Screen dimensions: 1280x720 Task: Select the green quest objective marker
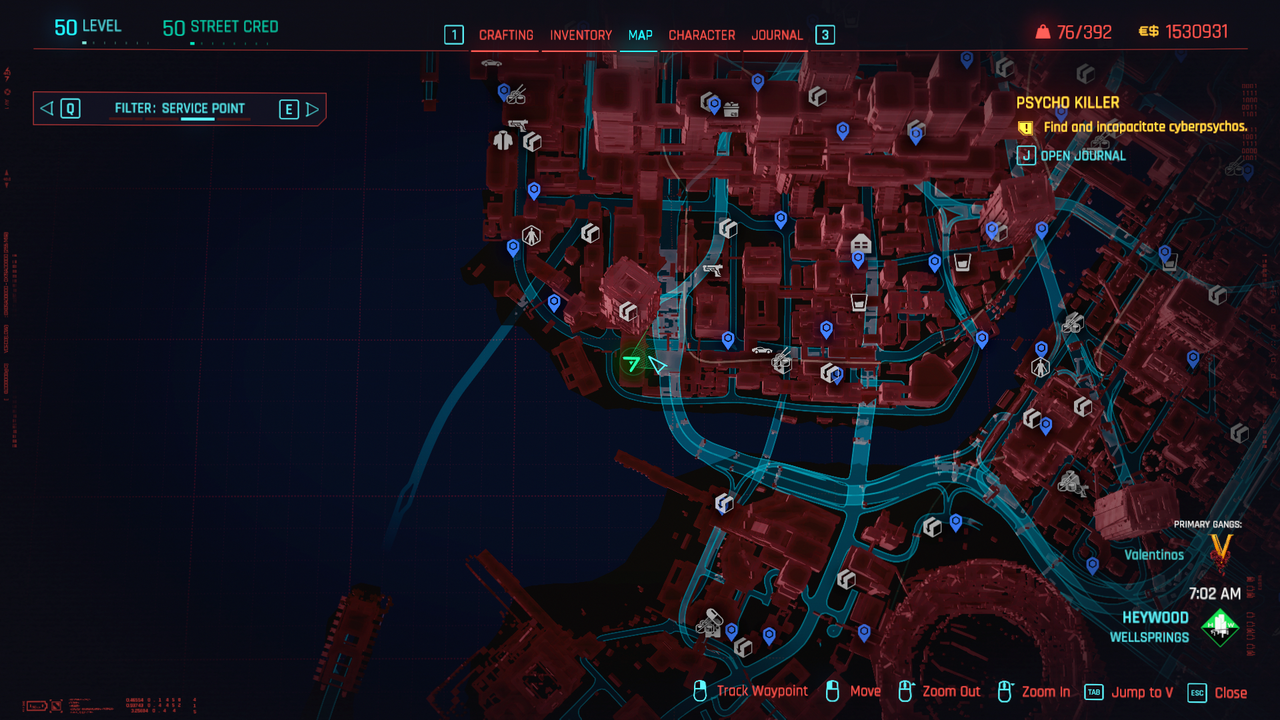tap(631, 363)
